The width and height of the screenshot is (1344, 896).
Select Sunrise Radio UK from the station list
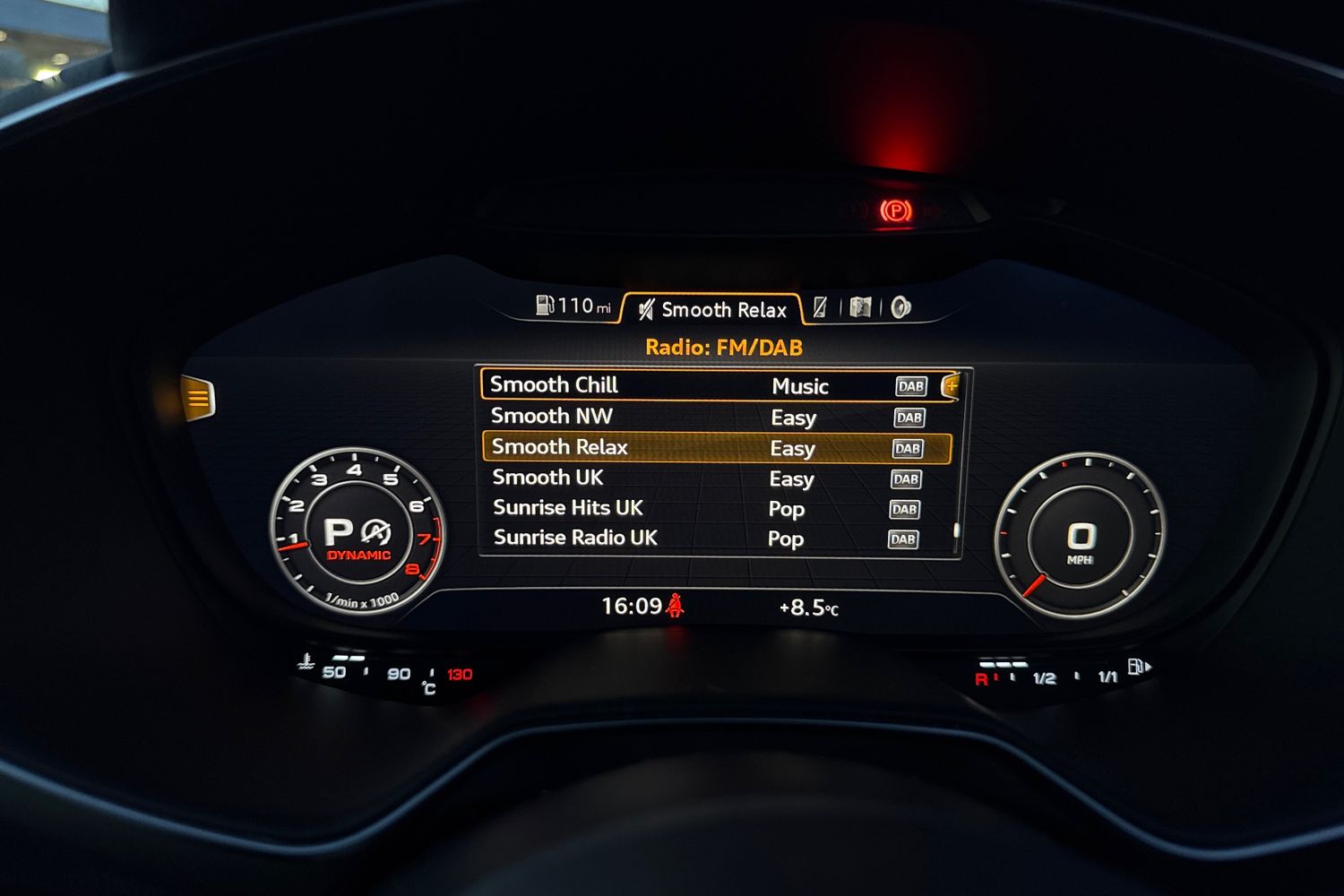tap(574, 538)
